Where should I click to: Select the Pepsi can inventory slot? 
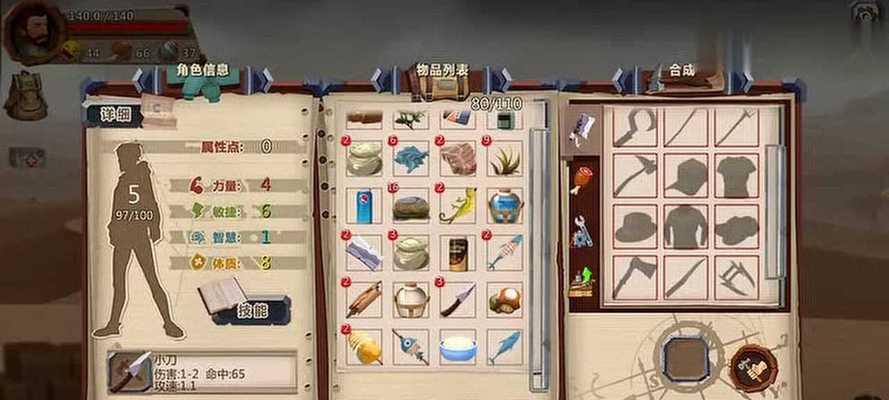tap(363, 205)
